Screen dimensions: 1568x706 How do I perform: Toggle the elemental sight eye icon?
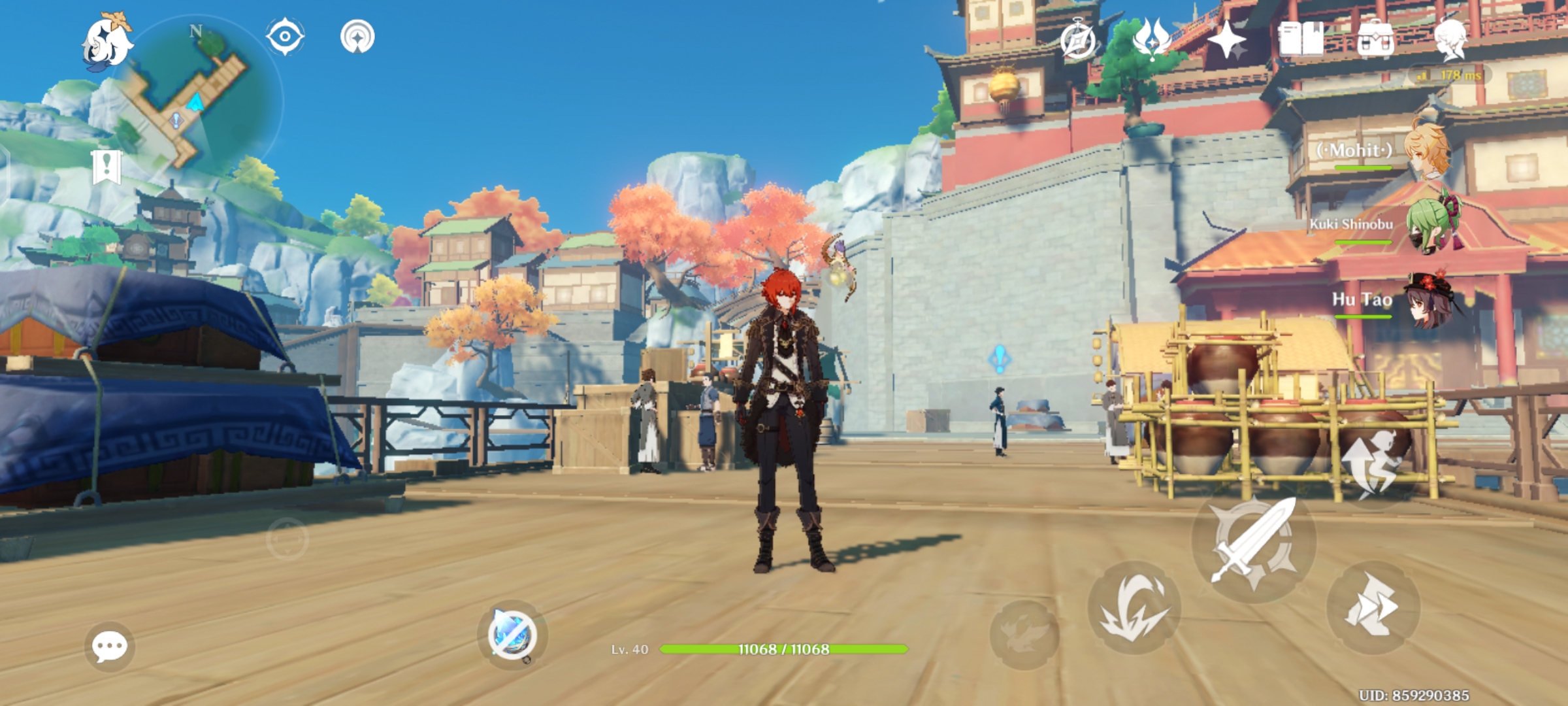tap(285, 36)
